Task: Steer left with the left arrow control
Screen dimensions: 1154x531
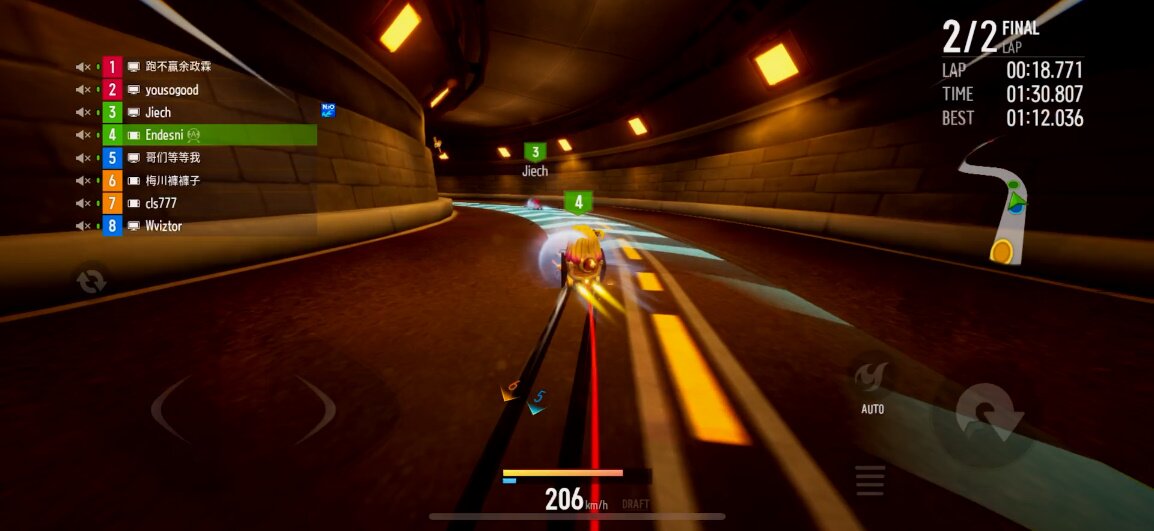Action: pos(170,410)
